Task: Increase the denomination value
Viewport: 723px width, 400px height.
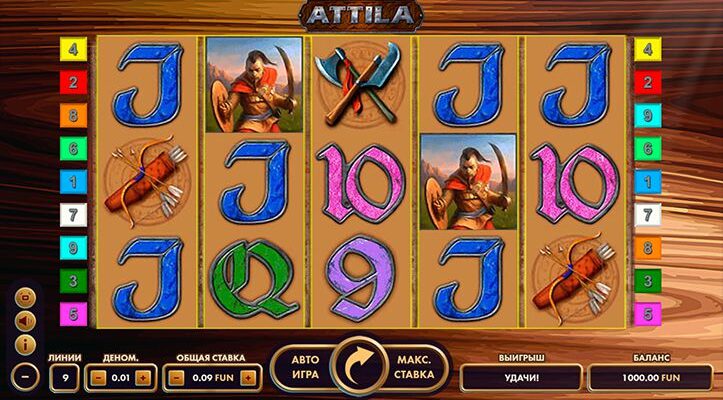Action: pos(143,377)
